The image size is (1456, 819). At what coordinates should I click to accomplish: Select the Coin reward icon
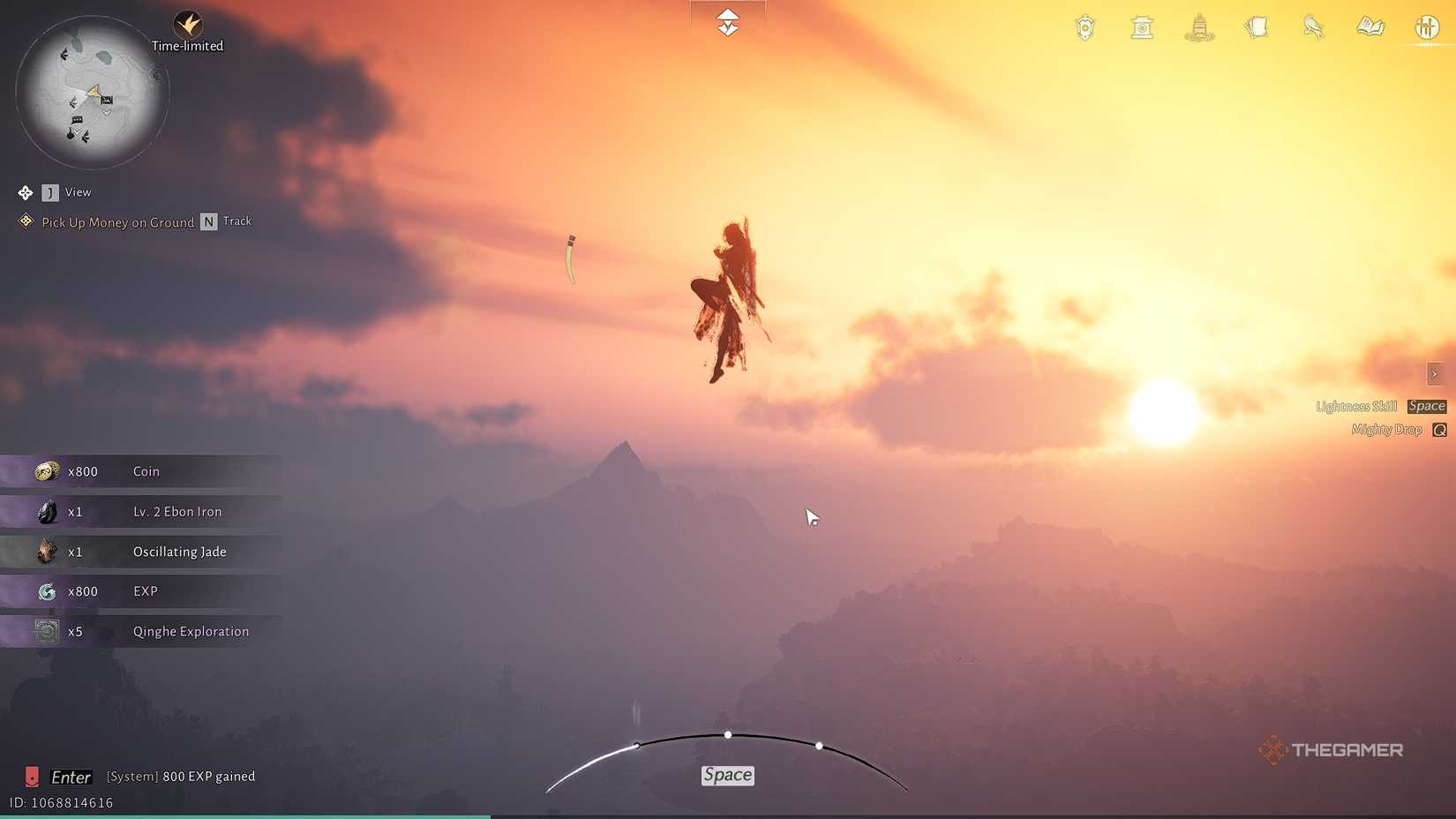coord(47,471)
